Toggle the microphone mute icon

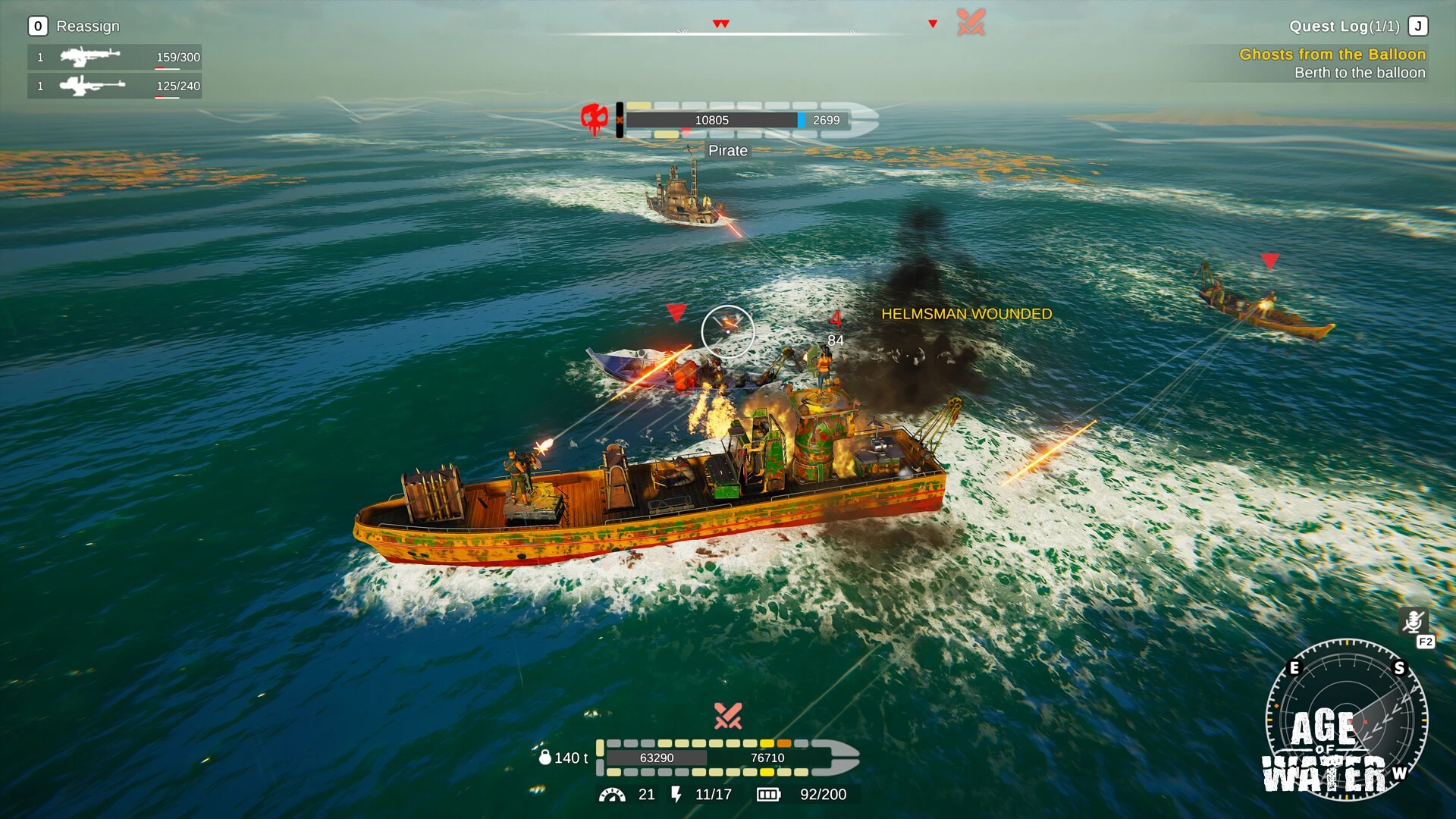(x=1413, y=622)
